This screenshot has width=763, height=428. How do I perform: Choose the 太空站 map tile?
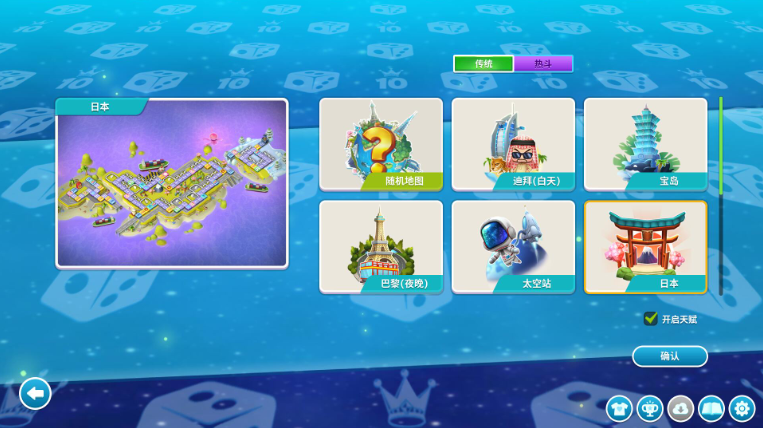click(513, 247)
